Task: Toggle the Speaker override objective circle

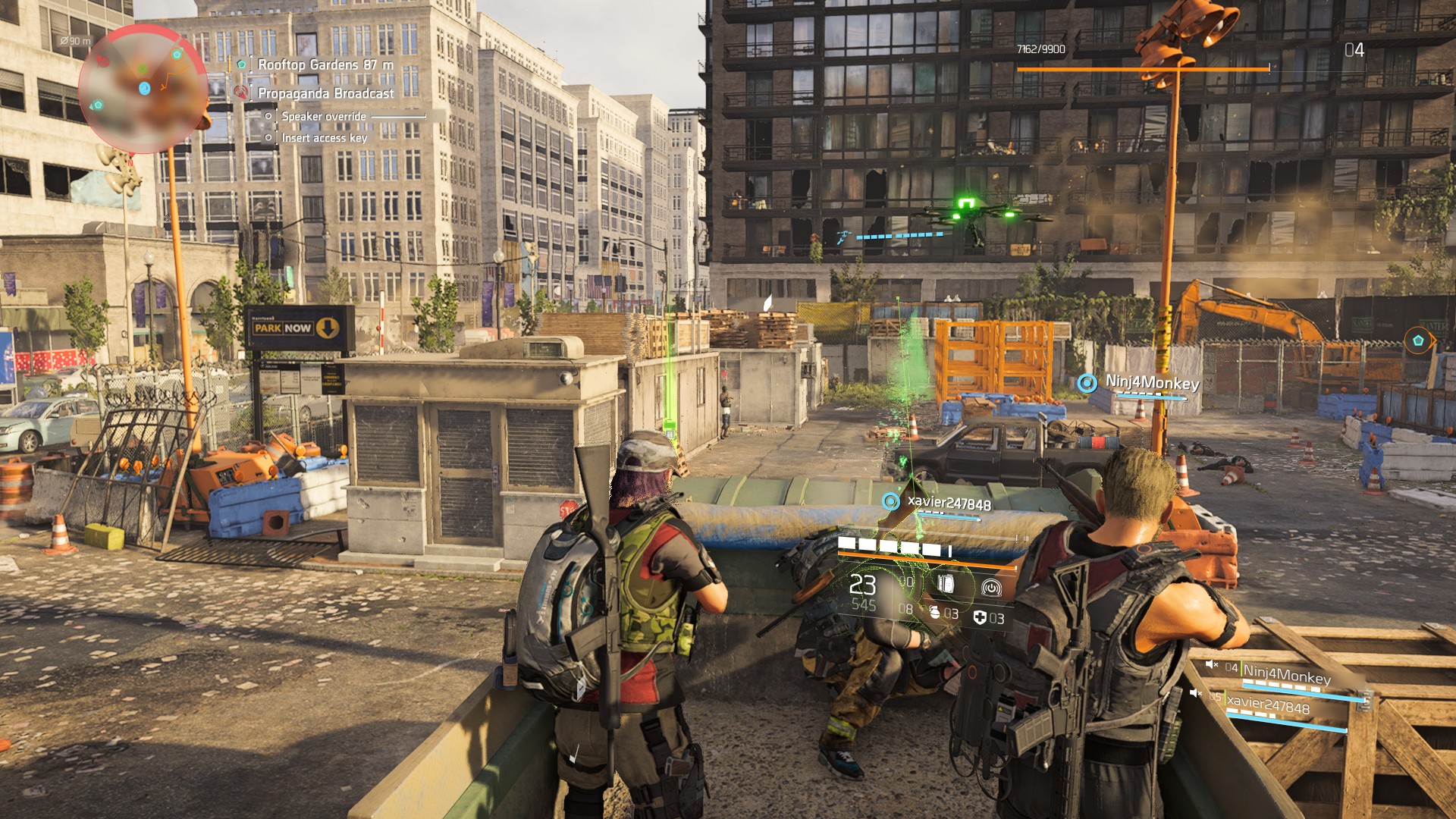Action: [268, 117]
